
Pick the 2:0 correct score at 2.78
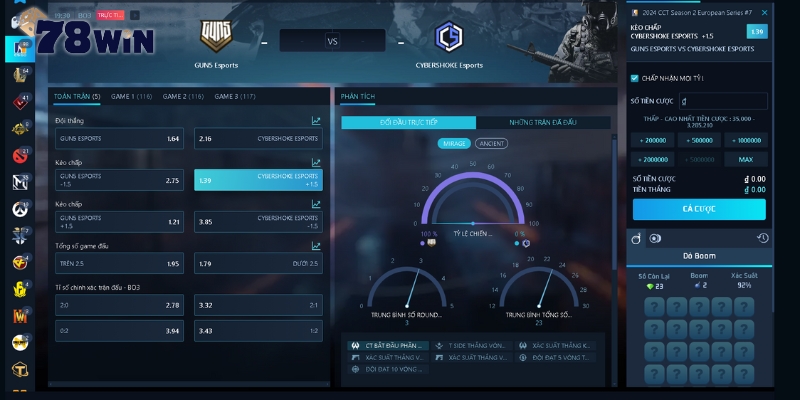(120, 305)
